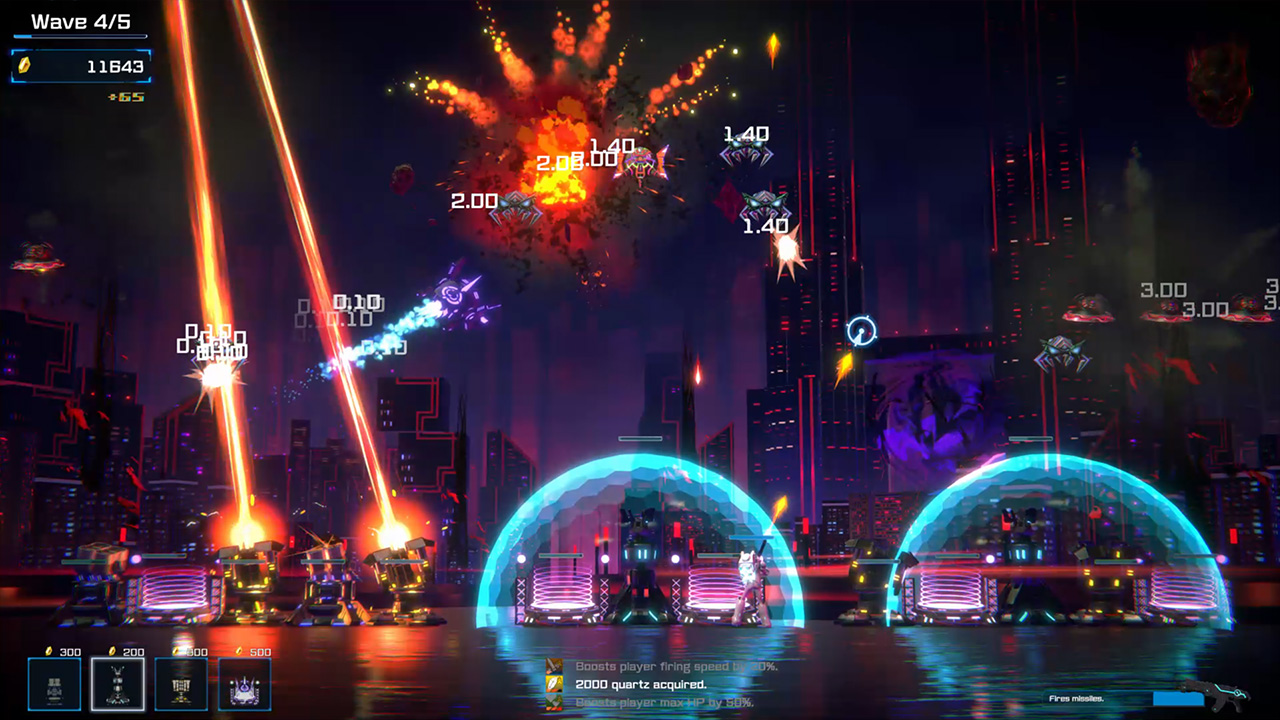Toggle the currently highlighted shop slot

point(118,685)
